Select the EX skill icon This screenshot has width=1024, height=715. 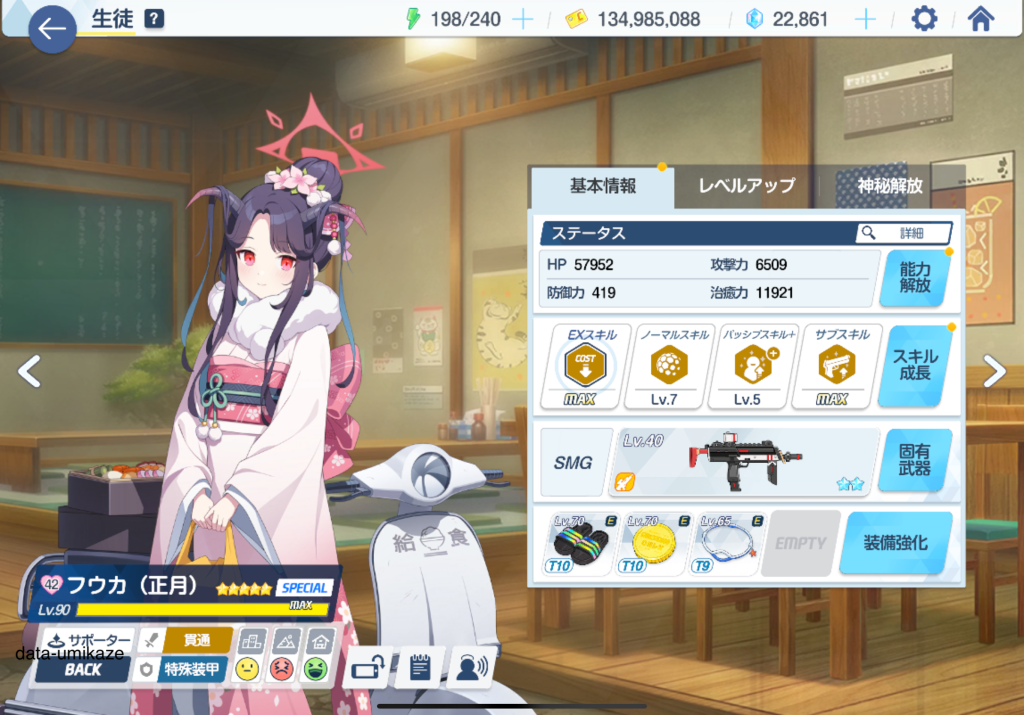[x=586, y=366]
